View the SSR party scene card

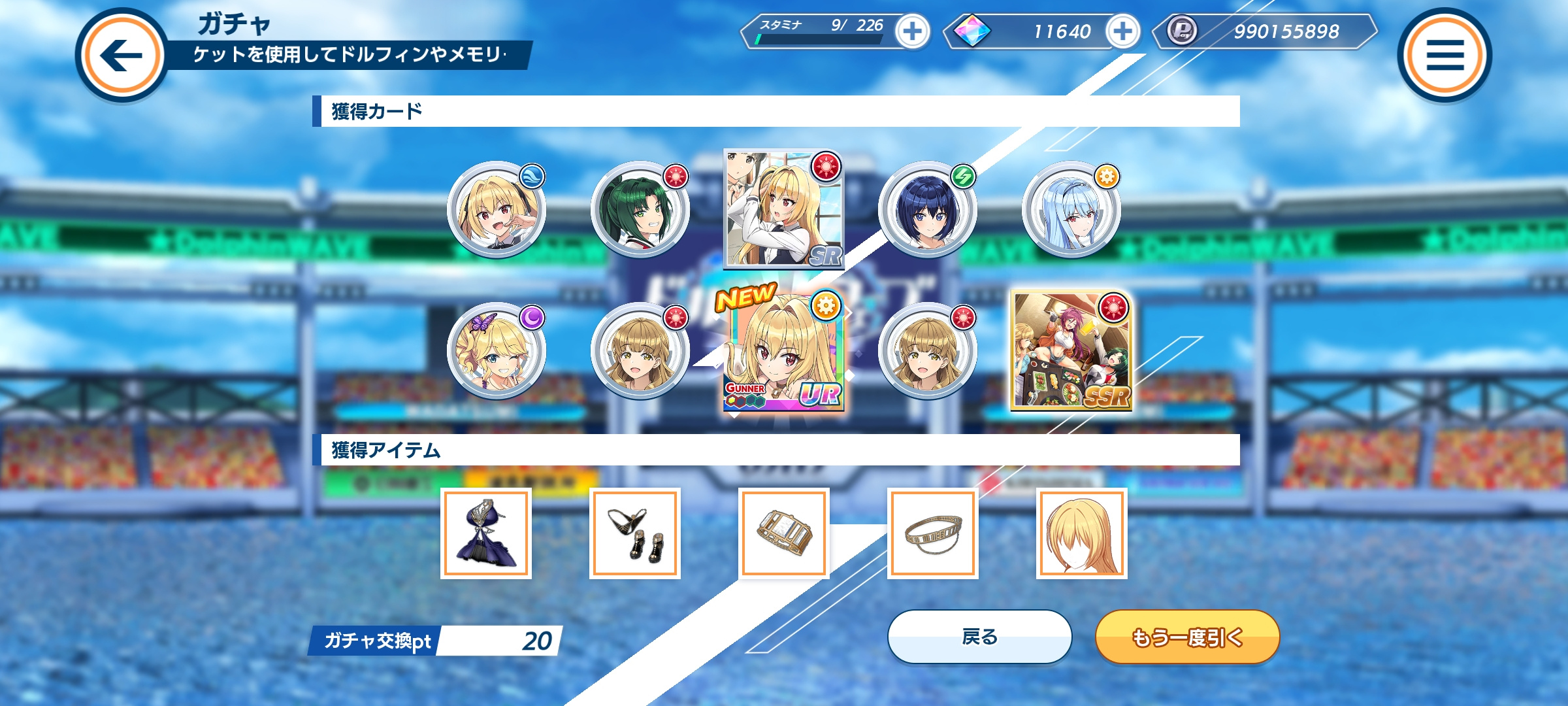1071,352
